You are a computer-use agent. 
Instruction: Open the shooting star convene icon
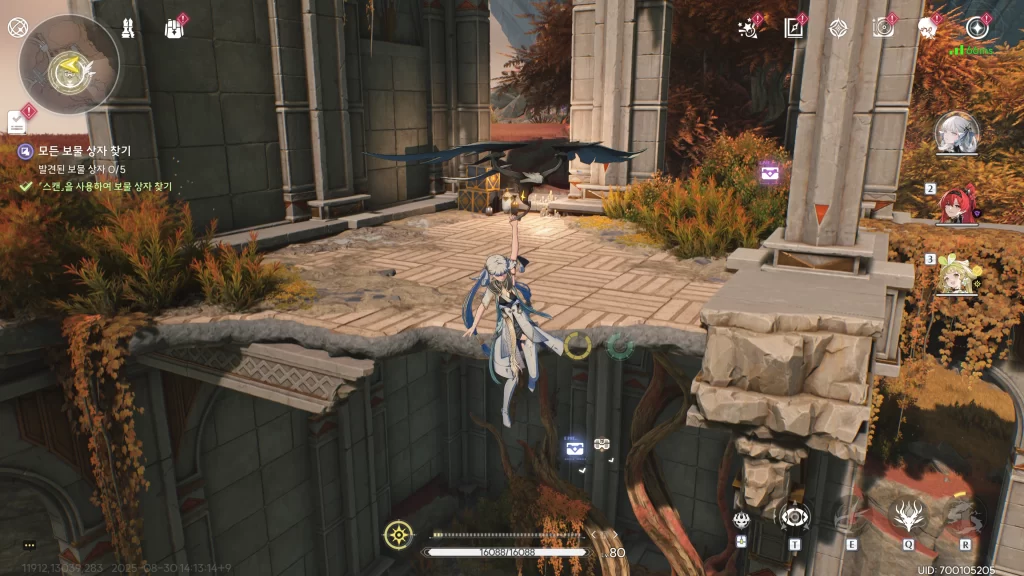pyautogui.click(x=746, y=28)
